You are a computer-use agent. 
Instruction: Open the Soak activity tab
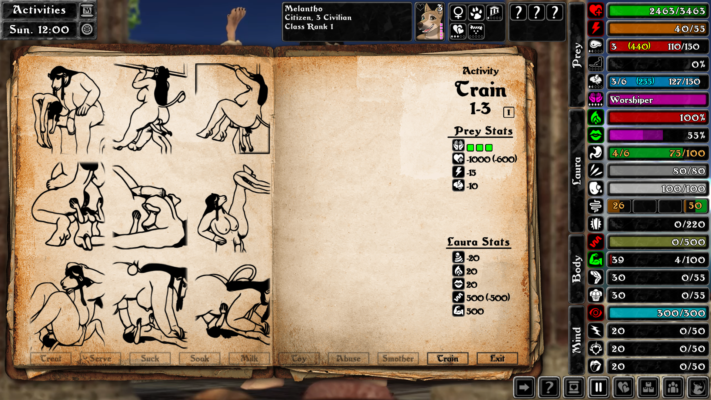(x=199, y=358)
